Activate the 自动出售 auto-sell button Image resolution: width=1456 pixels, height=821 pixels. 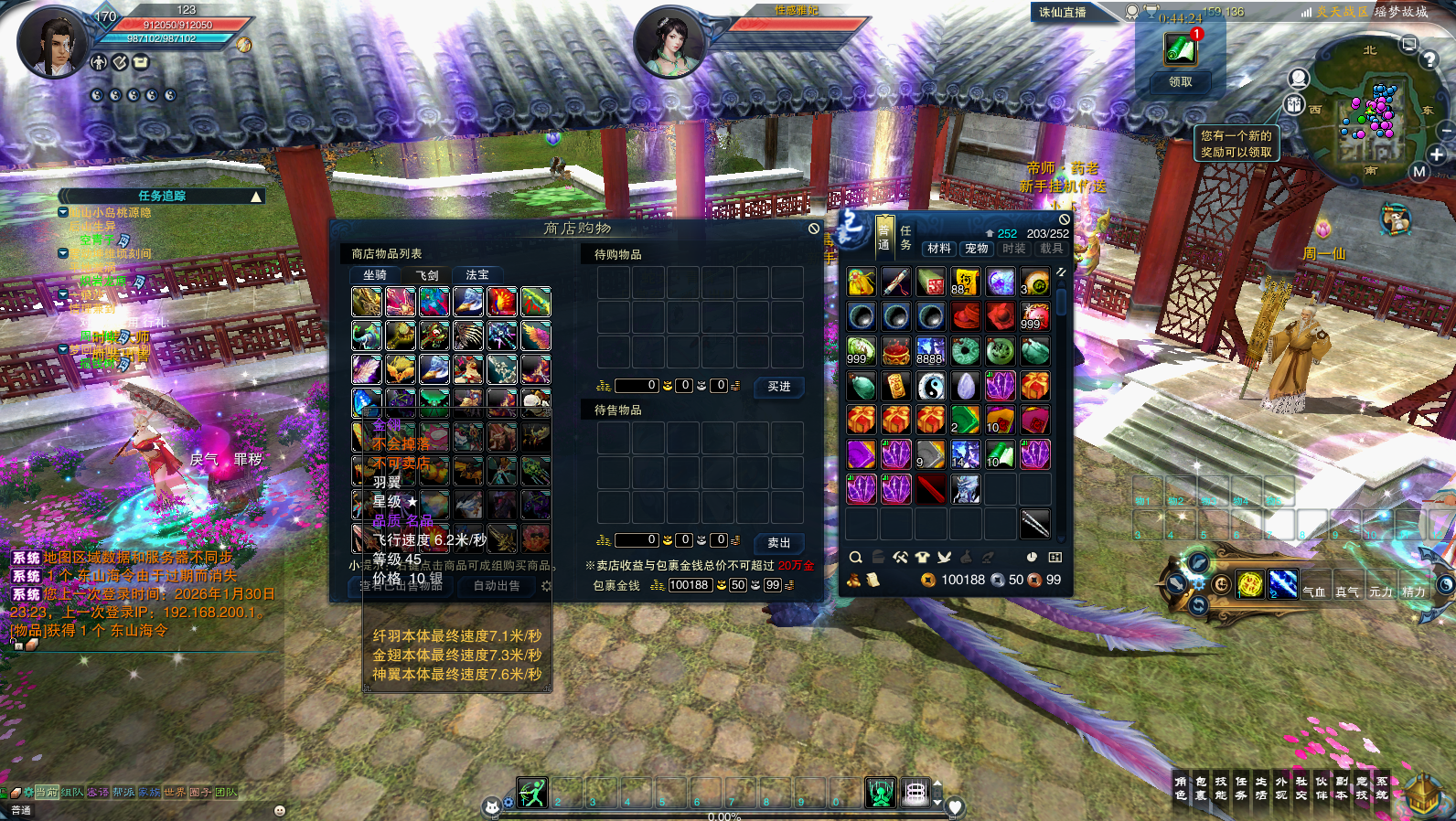click(497, 586)
